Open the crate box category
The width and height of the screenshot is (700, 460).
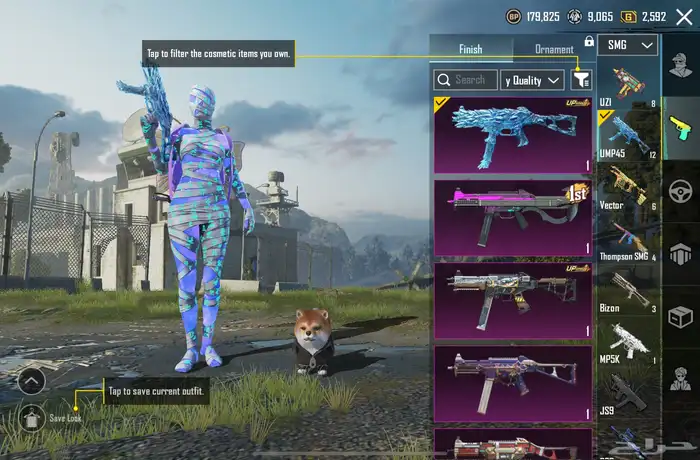click(681, 317)
